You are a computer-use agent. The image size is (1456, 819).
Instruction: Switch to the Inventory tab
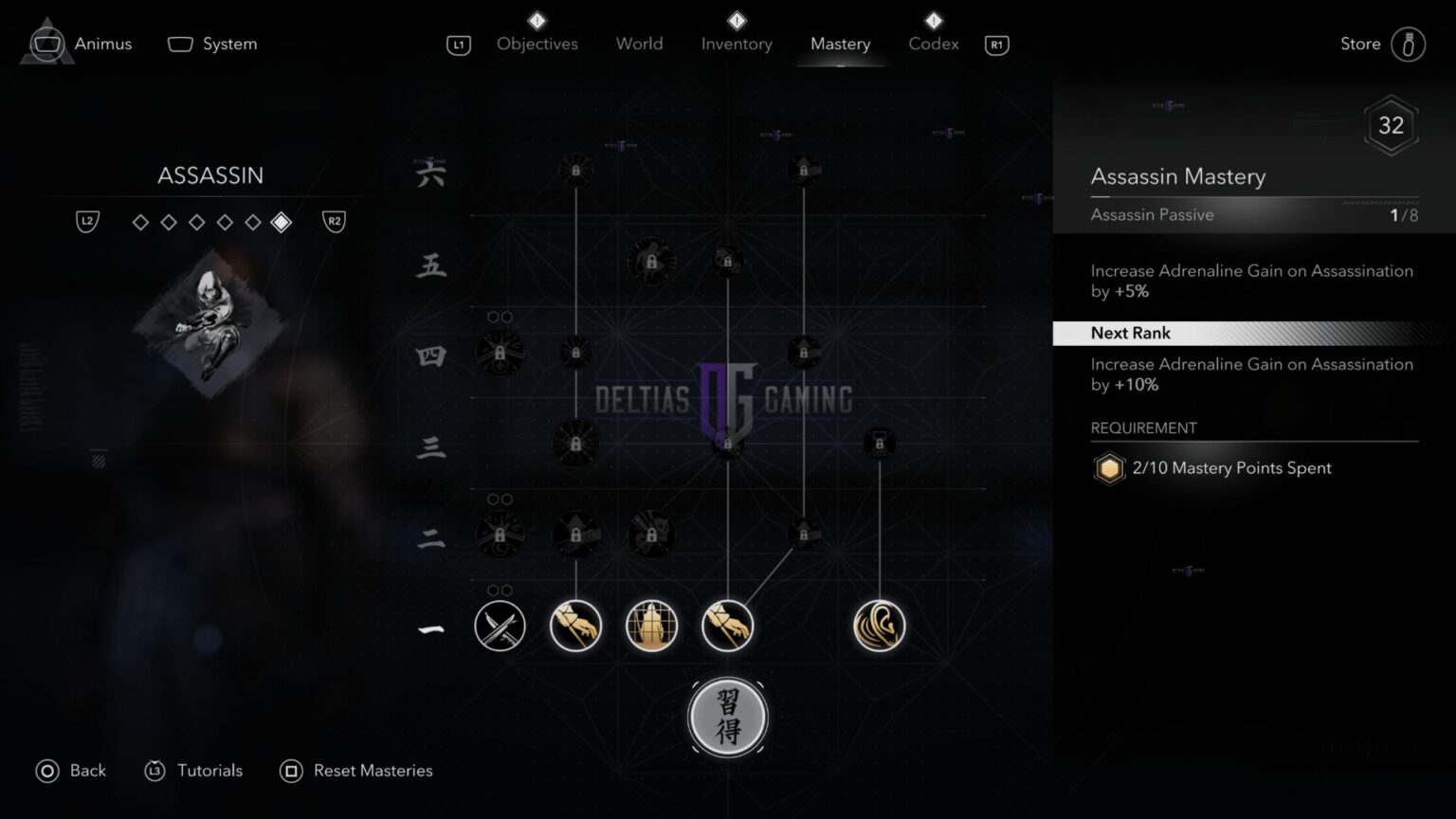737,44
